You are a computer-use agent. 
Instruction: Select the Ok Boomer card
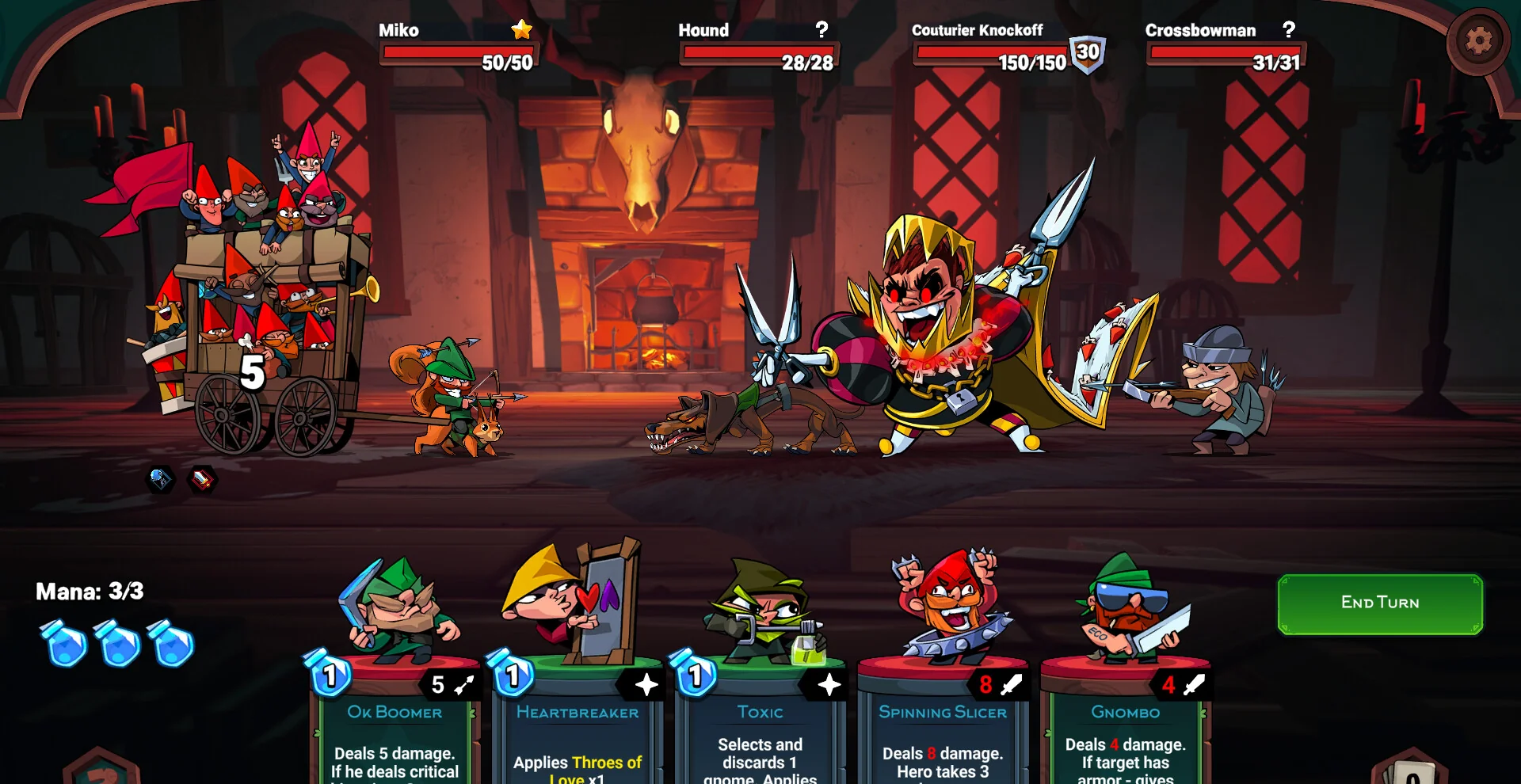pyautogui.click(x=395, y=713)
